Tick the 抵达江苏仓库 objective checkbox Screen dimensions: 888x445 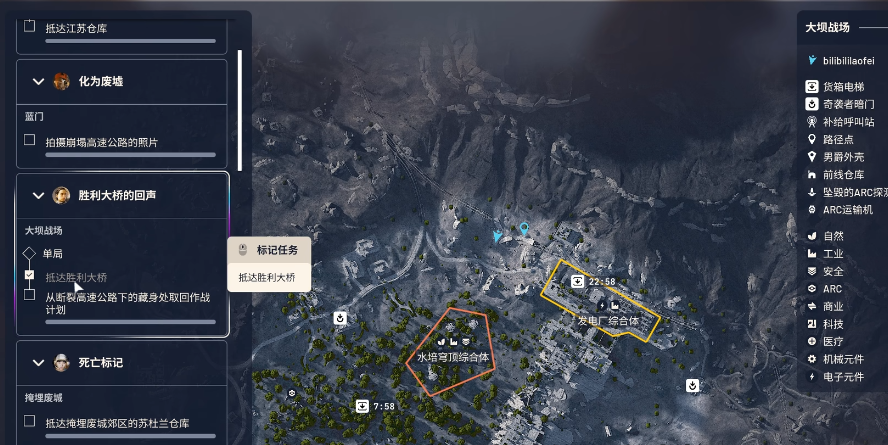(30, 27)
